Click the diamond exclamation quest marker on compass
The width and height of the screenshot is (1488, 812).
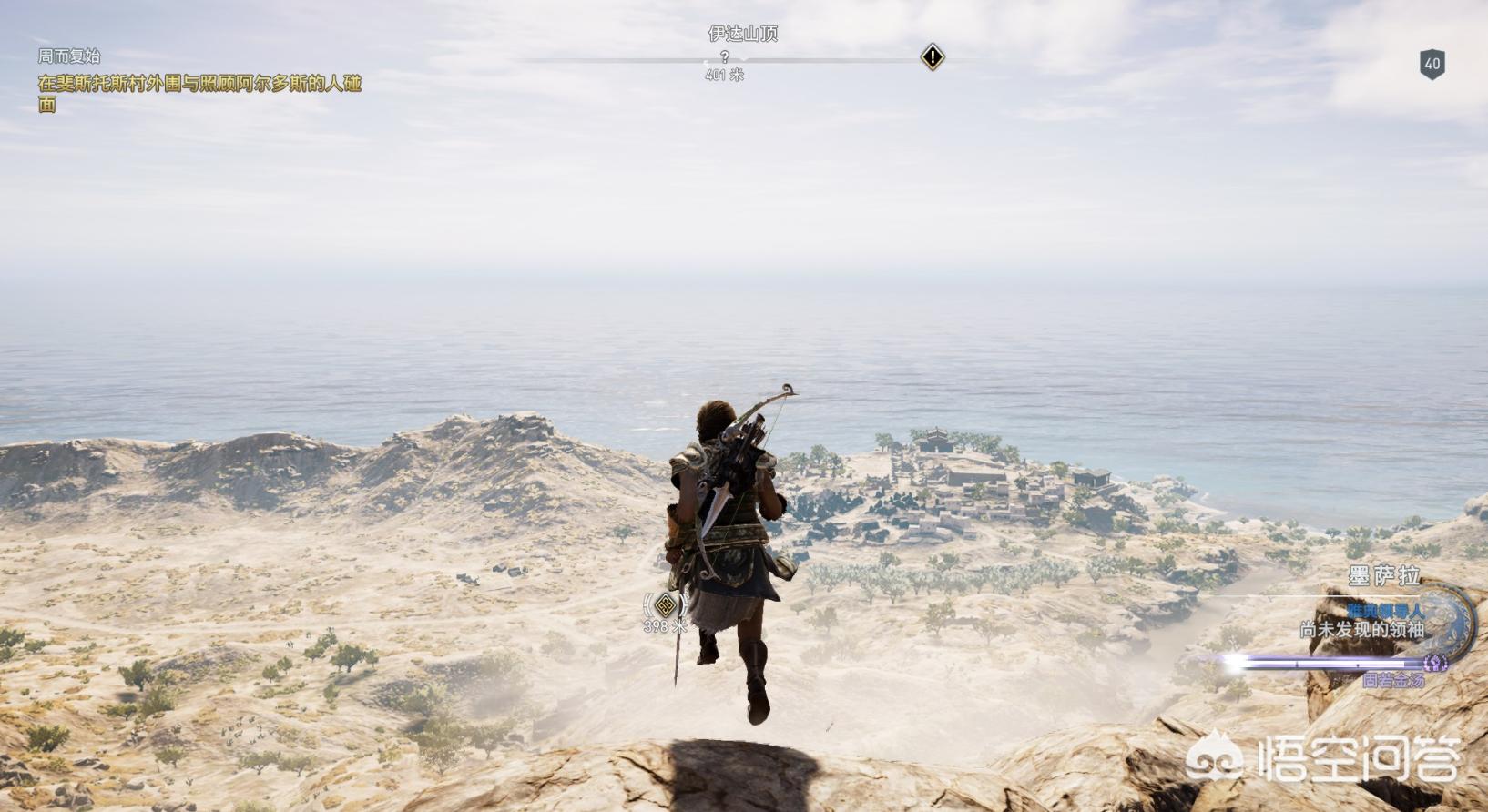click(x=932, y=57)
